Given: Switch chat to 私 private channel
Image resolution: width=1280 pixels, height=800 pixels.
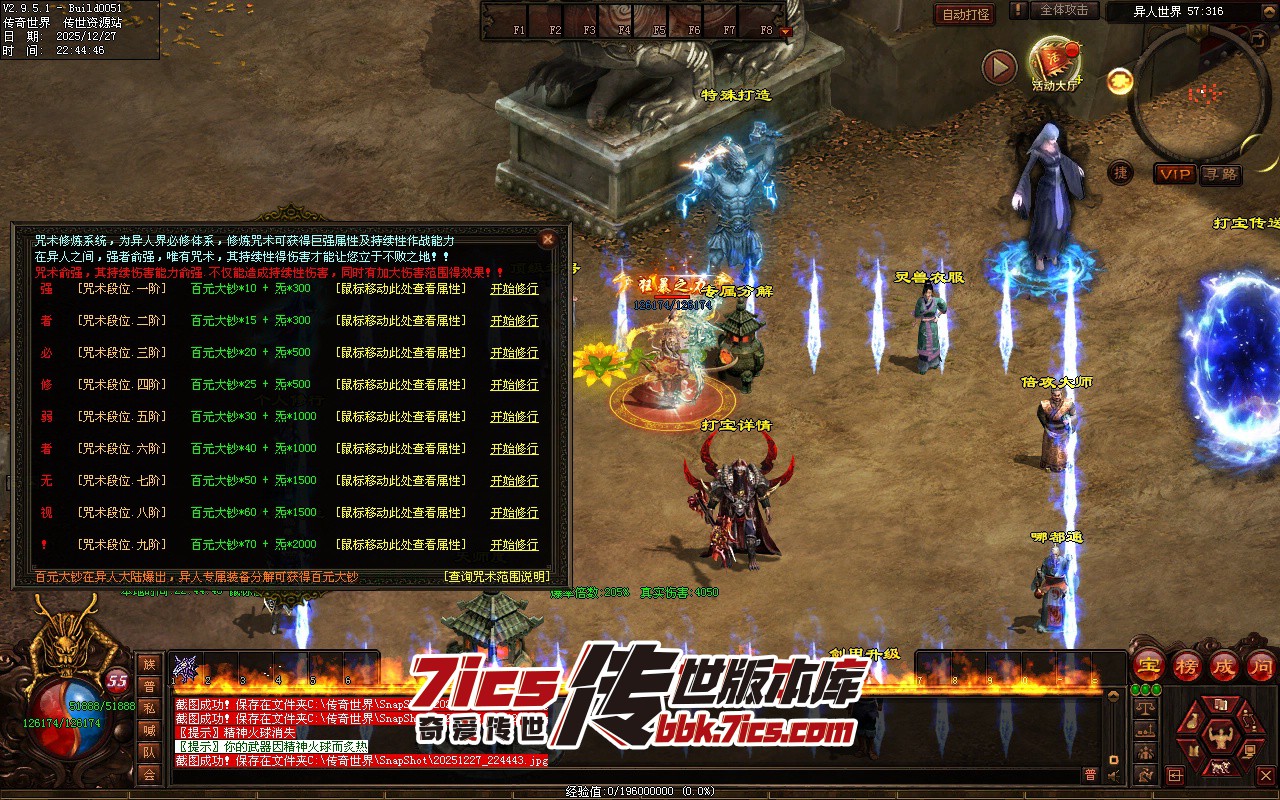Looking at the screenshot, I should (149, 708).
